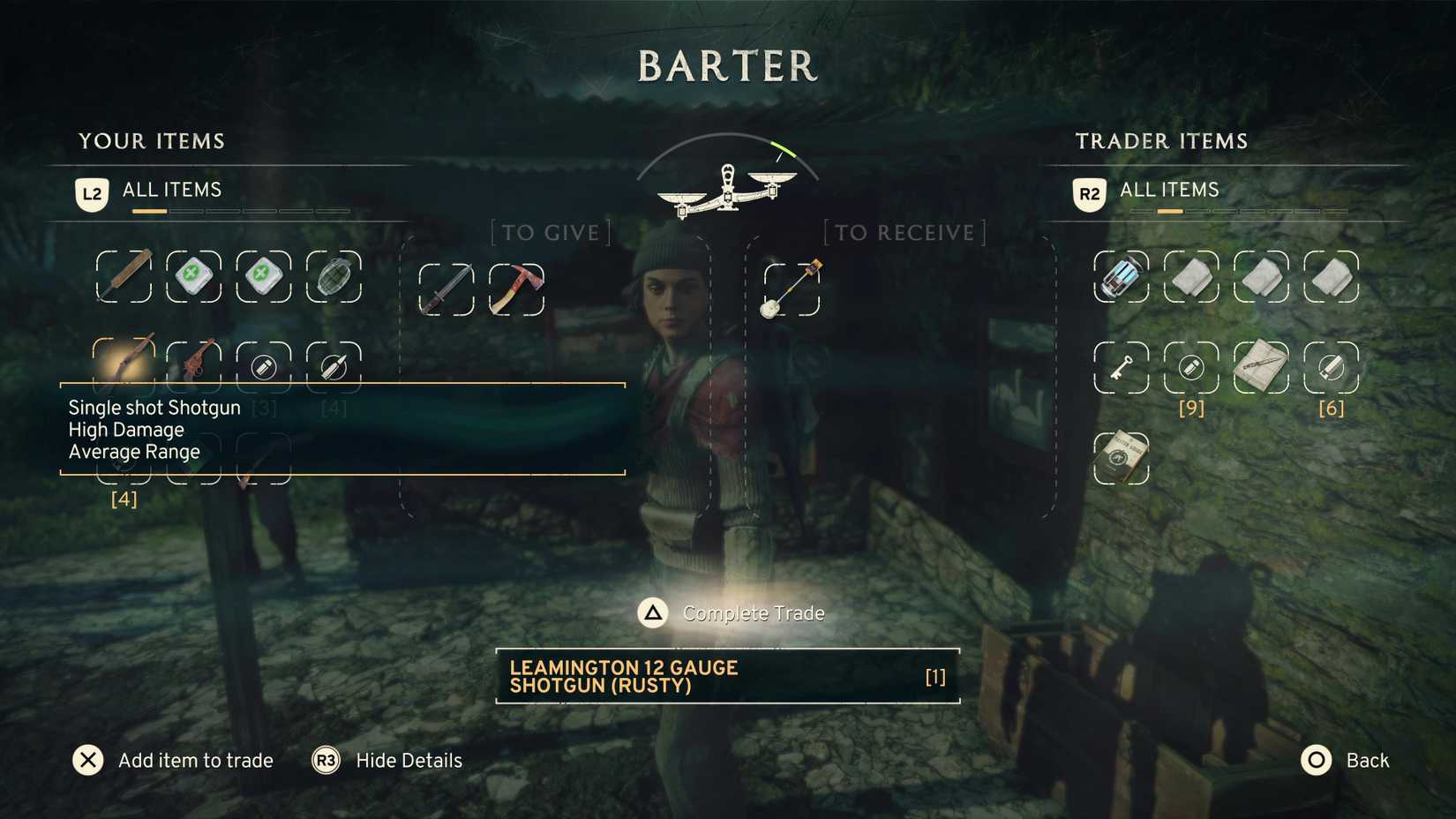Select the shotgun shells marked [6]

pyautogui.click(x=1332, y=366)
